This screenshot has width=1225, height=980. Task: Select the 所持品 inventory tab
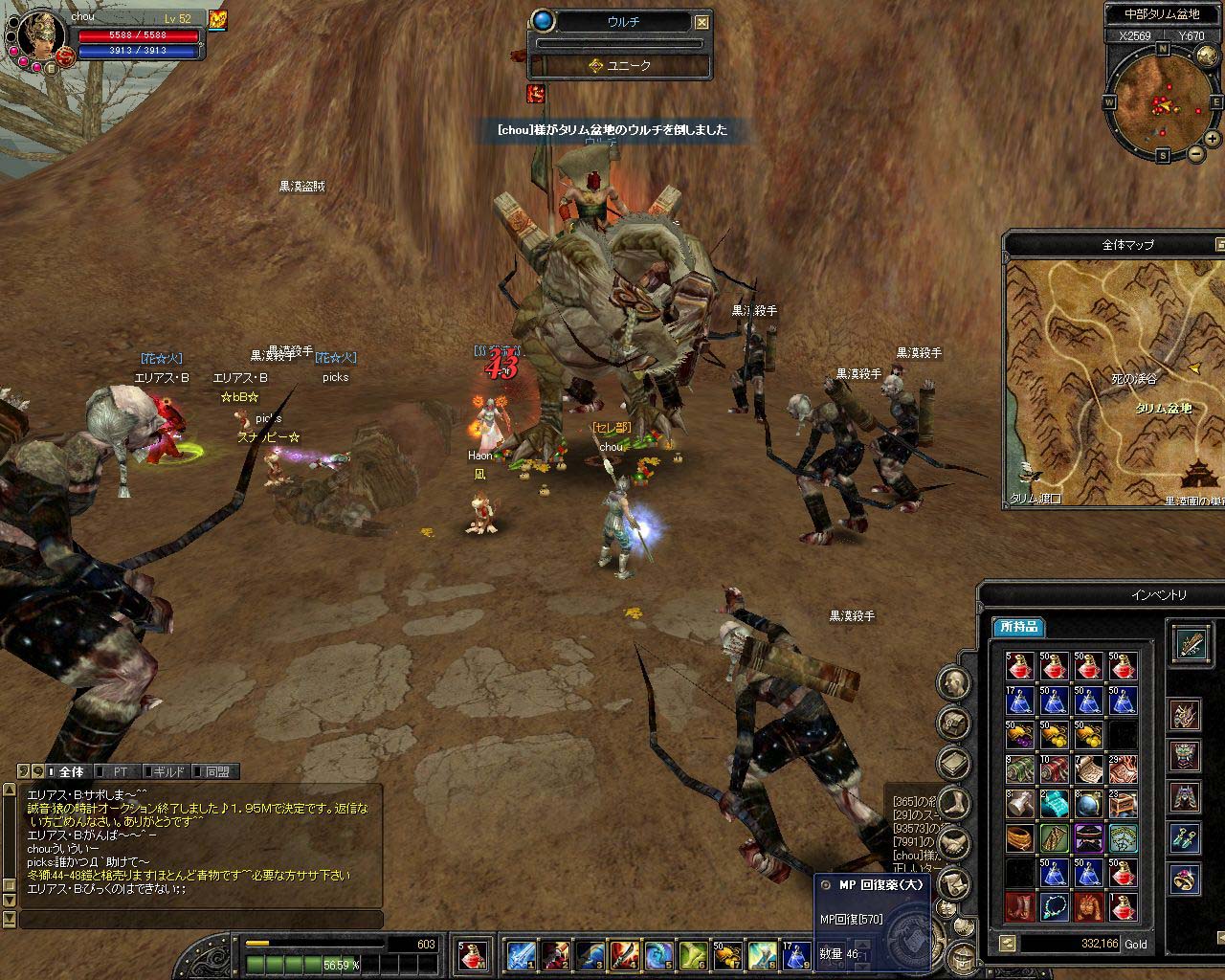pos(1017,627)
